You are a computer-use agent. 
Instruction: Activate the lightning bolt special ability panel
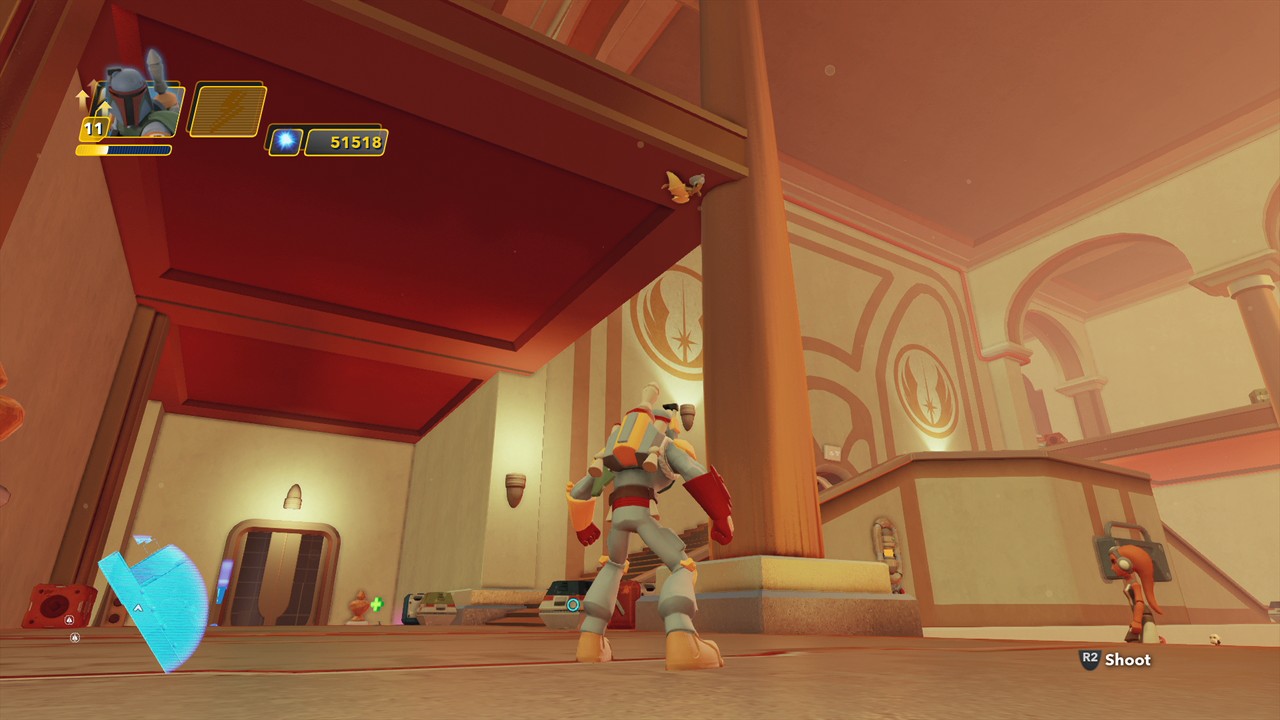228,110
